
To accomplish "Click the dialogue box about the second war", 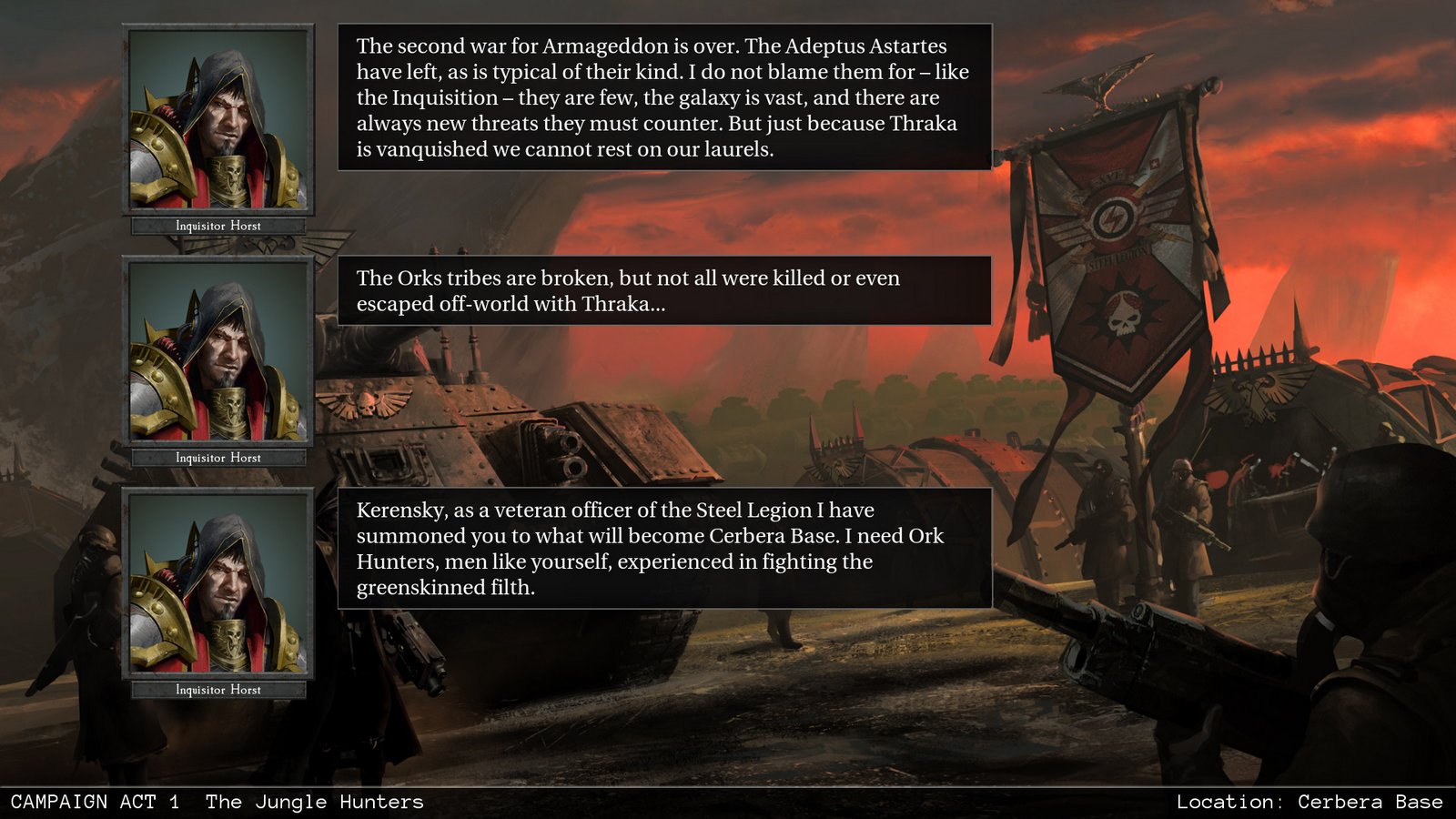I will (x=664, y=100).
